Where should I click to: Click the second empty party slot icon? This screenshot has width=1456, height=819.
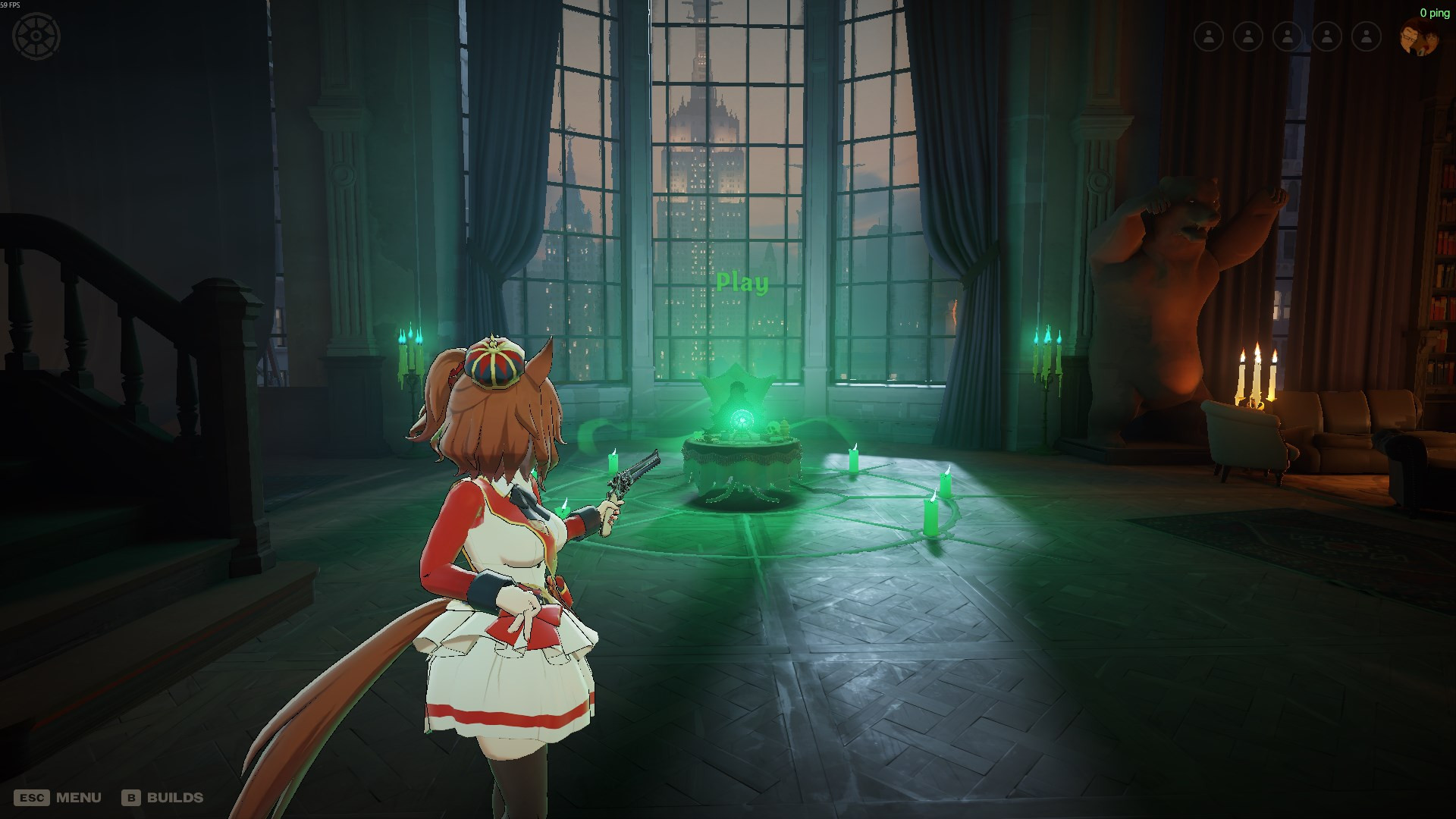coord(1247,35)
